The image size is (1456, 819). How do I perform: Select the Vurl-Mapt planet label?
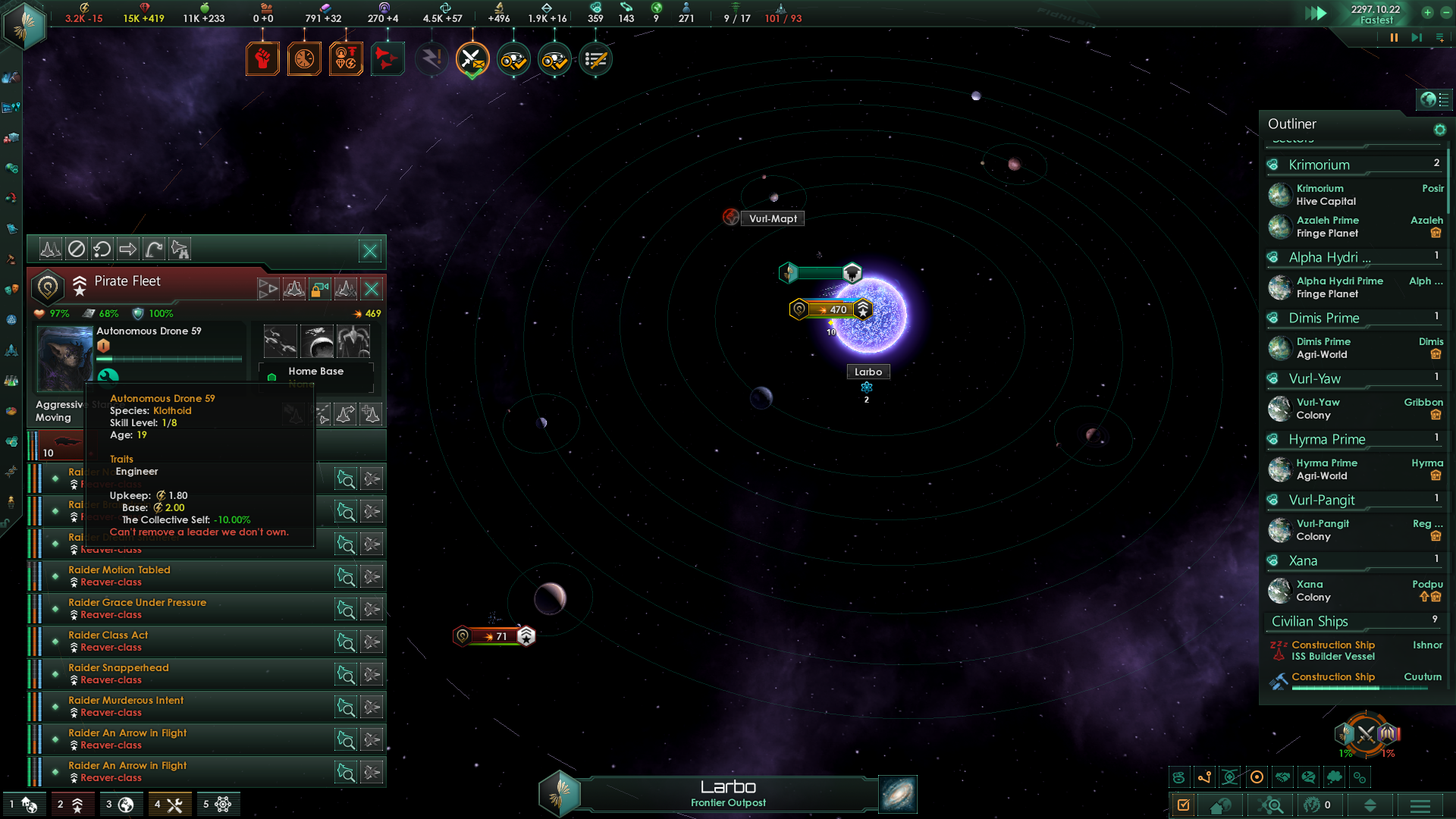(773, 218)
